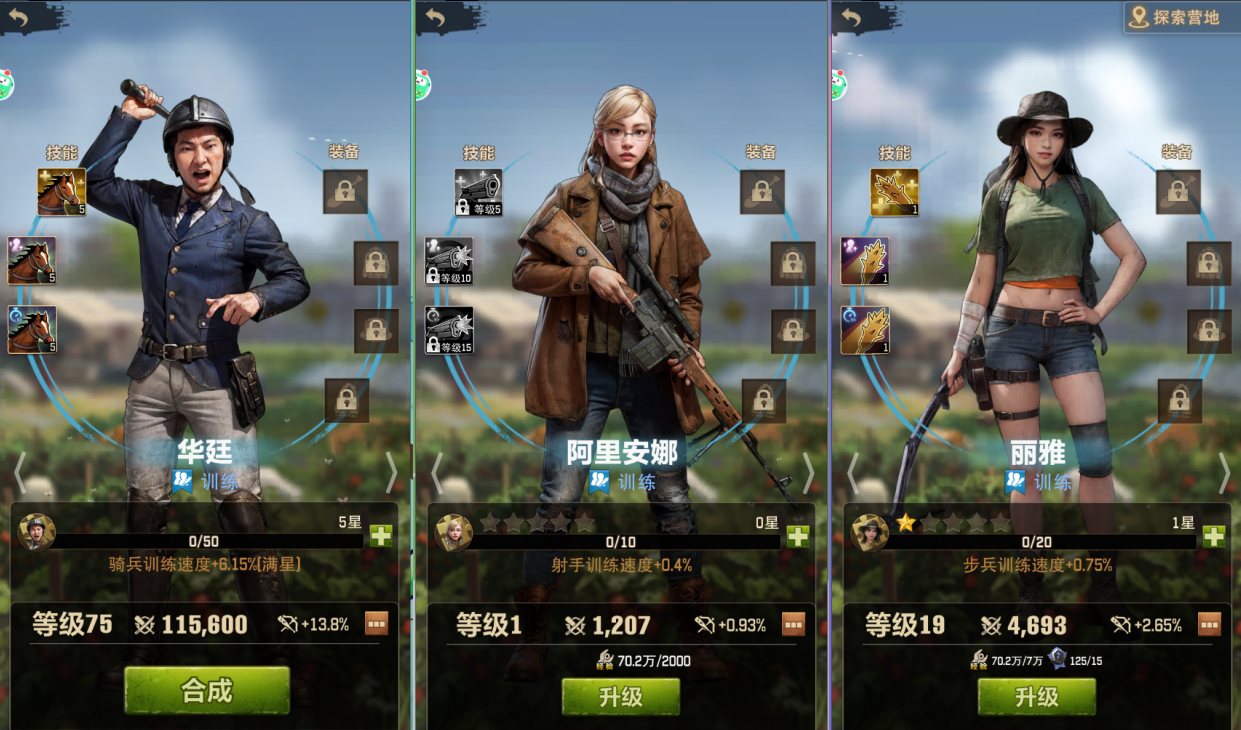
Task: Inspect the locked skill labeled 等级10
Action: (449, 261)
